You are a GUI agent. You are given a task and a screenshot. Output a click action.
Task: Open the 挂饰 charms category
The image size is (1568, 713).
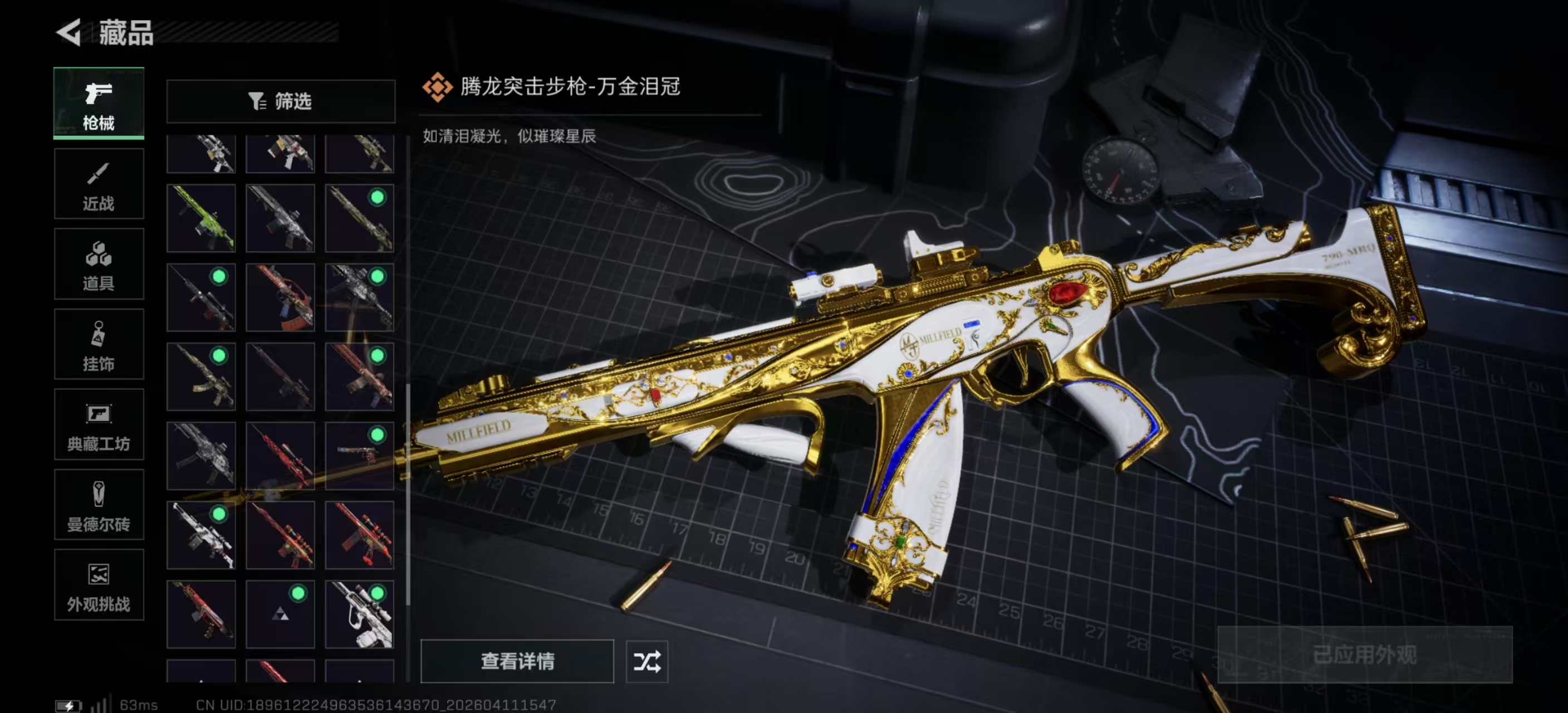pyautogui.click(x=99, y=344)
